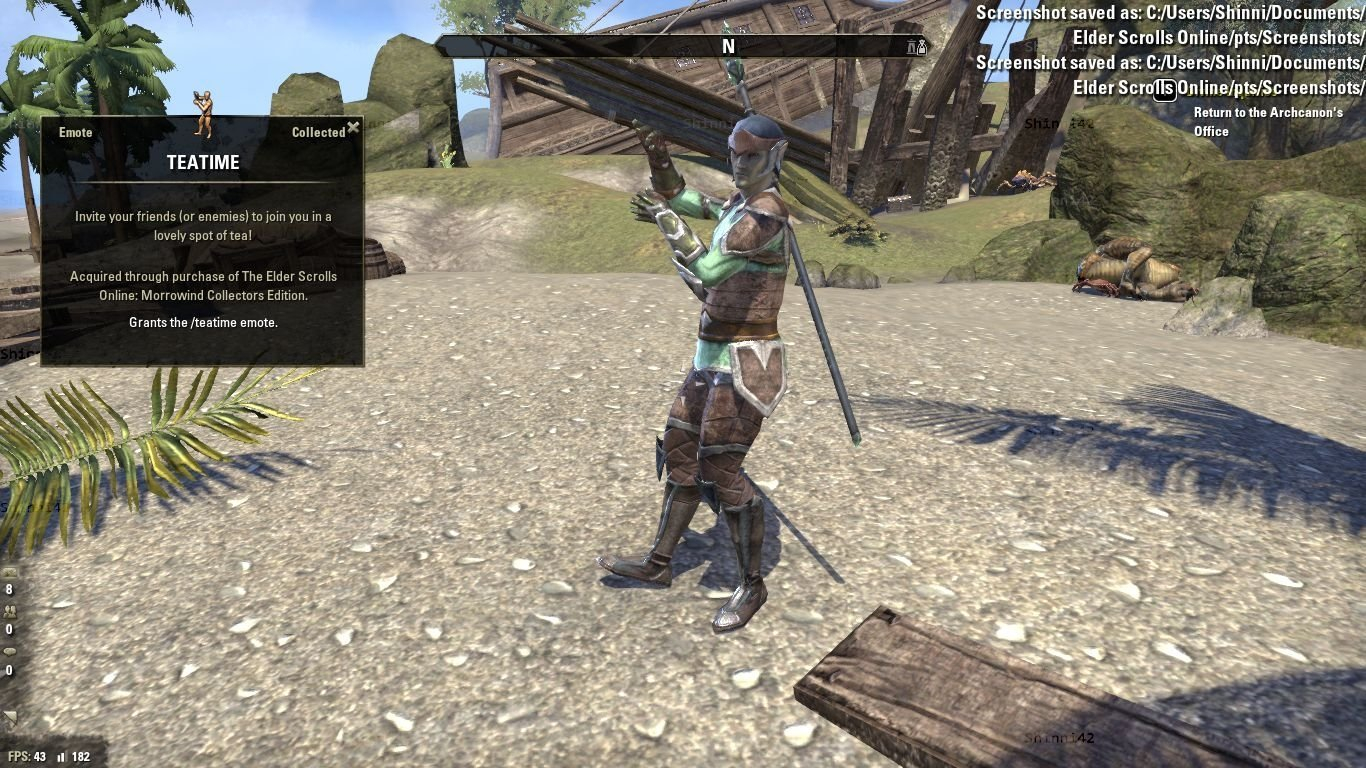1366x768 pixels.
Task: Click the text cursor marker near the quest tracker
Action: pos(1163,90)
